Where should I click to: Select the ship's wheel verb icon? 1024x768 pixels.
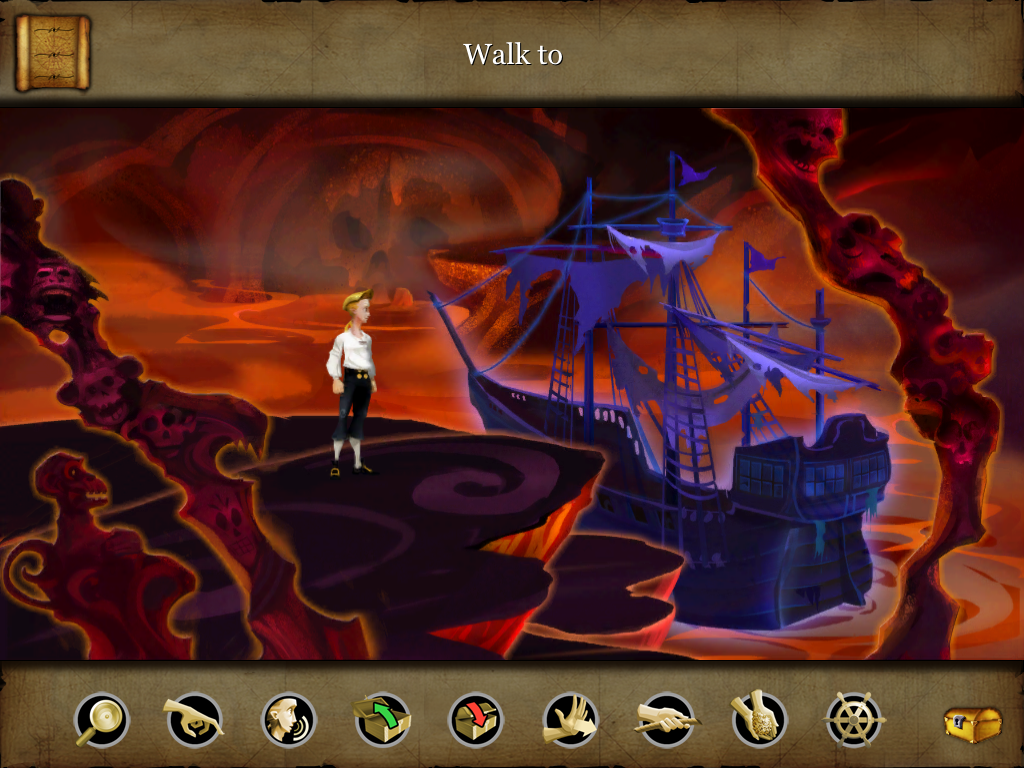(x=854, y=720)
